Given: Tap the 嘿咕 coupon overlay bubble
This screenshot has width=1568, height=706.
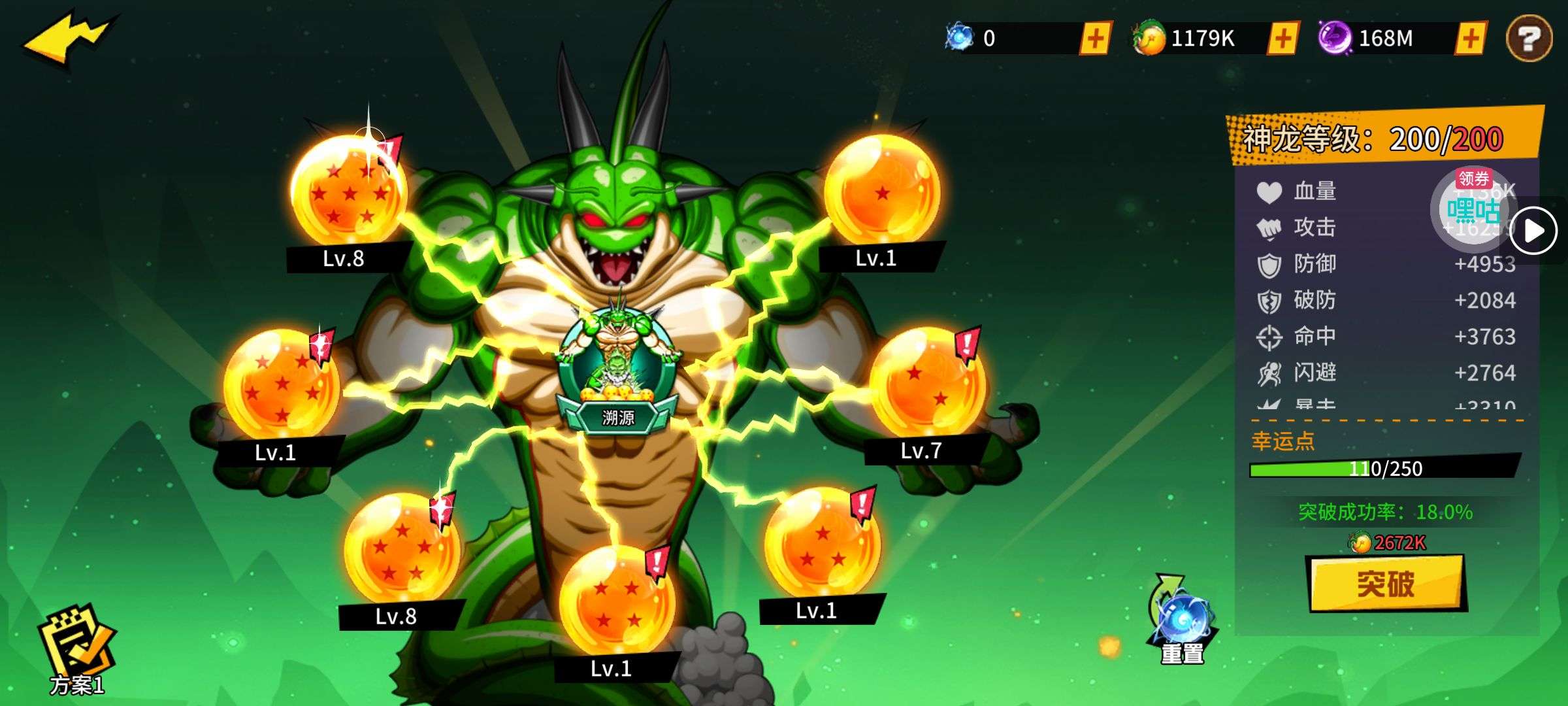Looking at the screenshot, I should 1473,210.
